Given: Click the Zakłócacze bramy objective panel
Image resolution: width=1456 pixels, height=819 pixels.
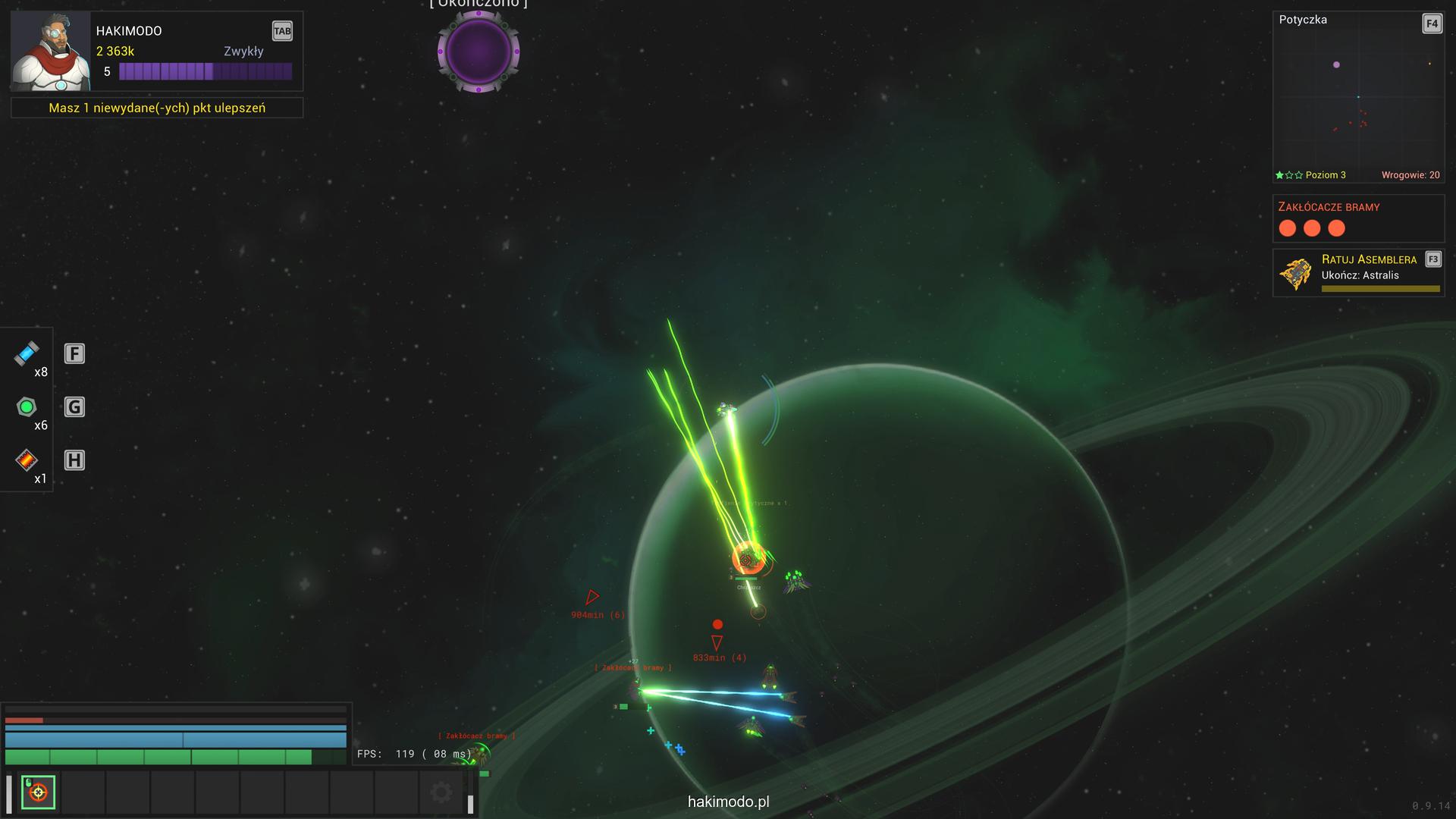Looking at the screenshot, I should point(1357,218).
